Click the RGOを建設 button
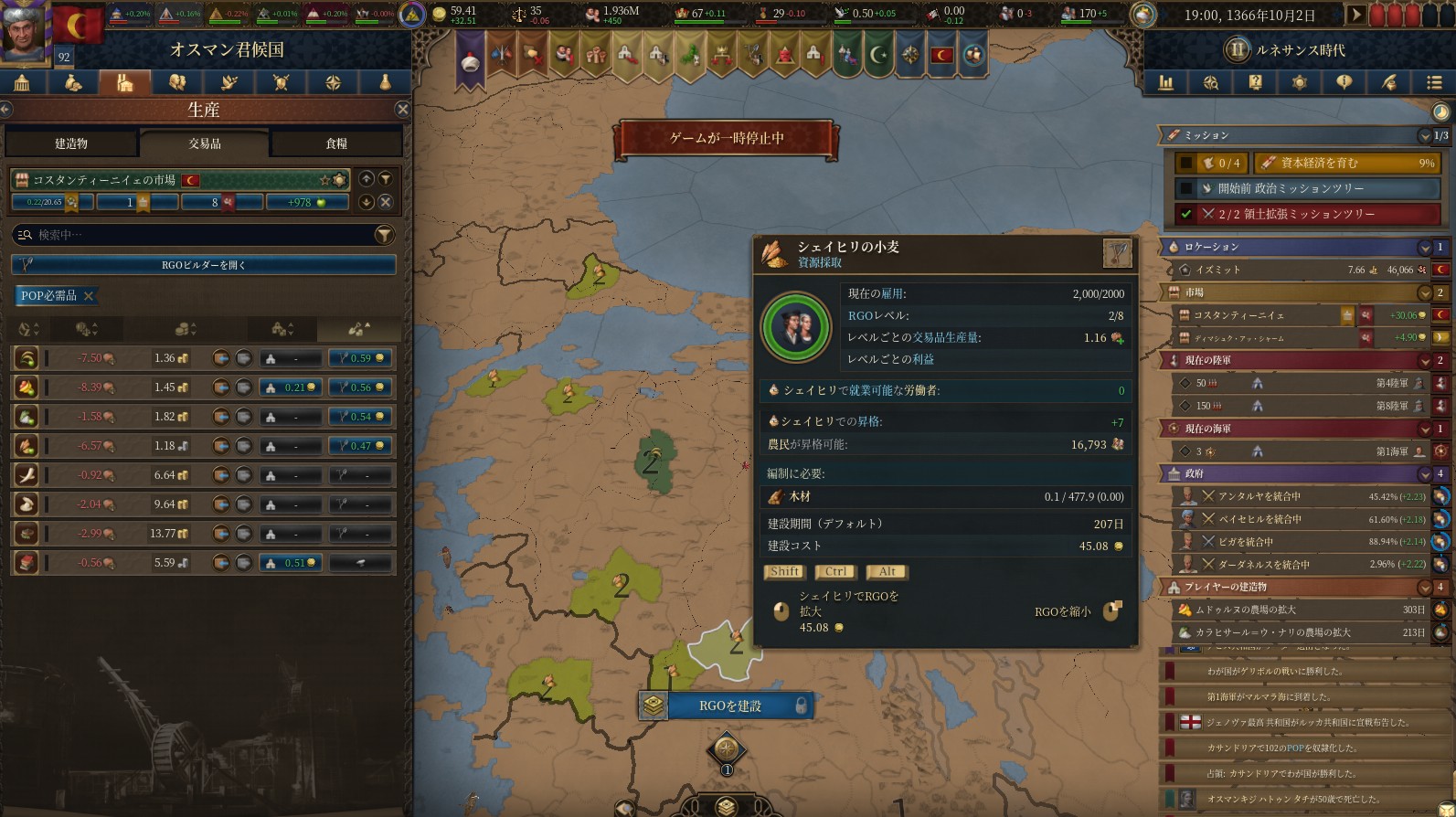This screenshot has height=817, width=1456. 729,706
